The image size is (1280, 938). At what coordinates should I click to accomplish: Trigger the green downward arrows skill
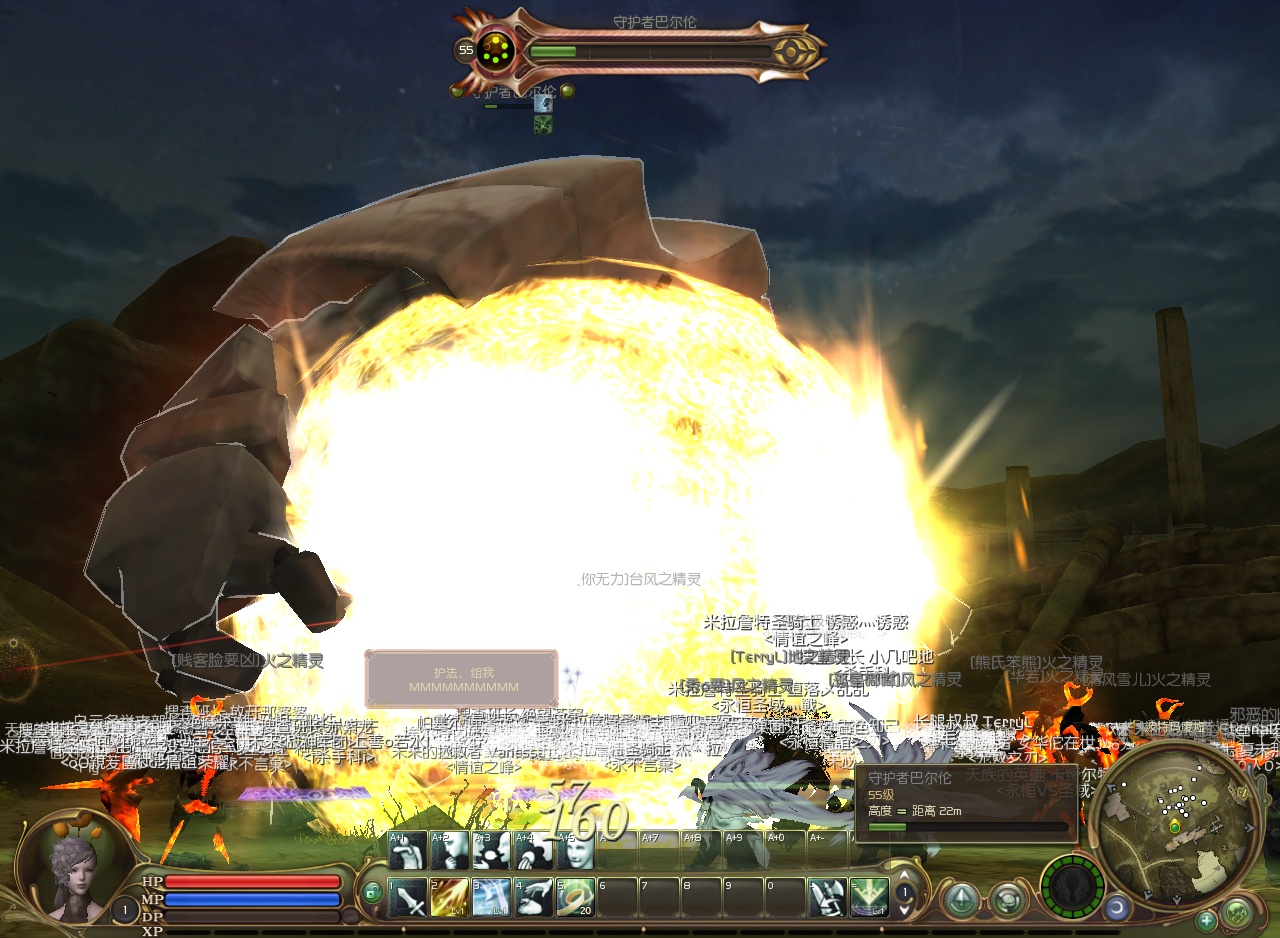[869, 897]
